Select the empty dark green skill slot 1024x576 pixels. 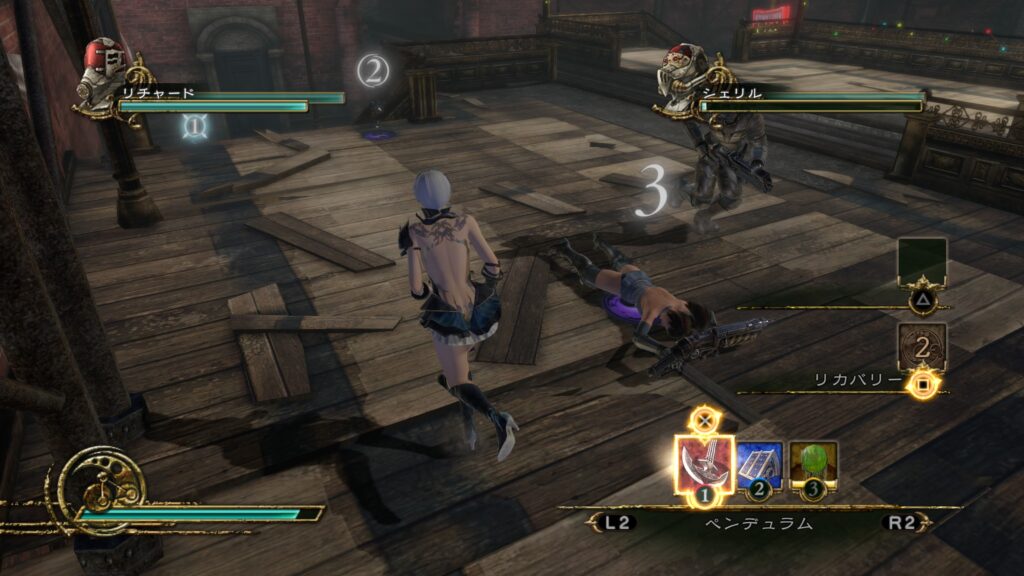921,262
